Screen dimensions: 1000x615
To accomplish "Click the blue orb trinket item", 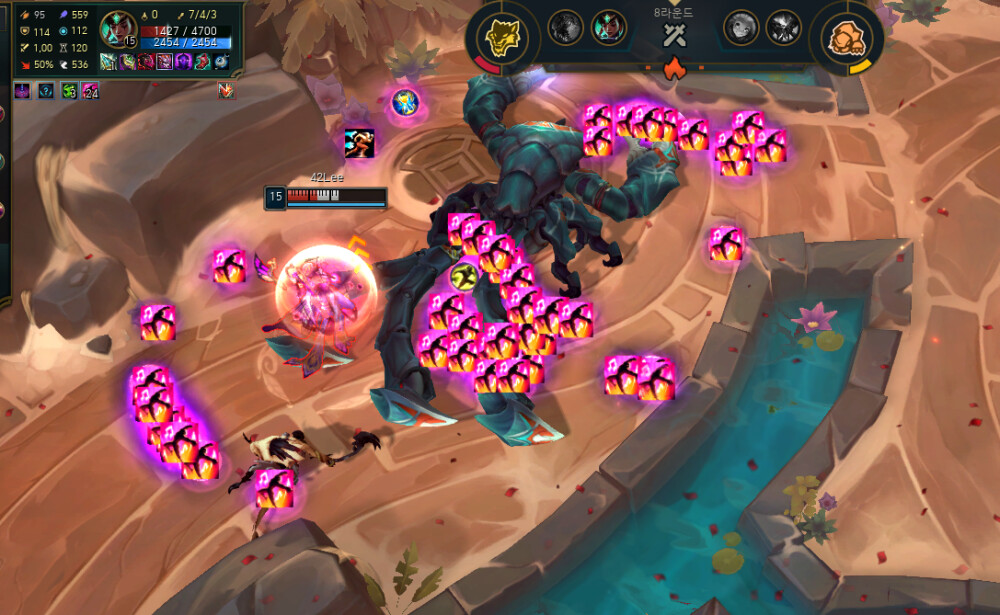I will pyautogui.click(x=221, y=62).
